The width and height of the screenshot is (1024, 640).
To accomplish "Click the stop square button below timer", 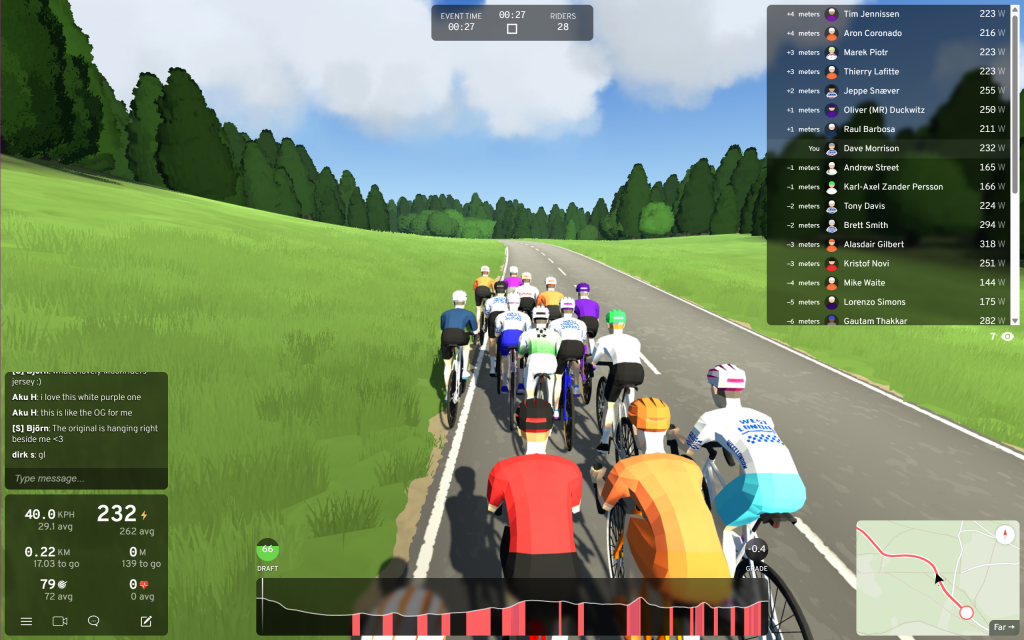I will pos(512,29).
